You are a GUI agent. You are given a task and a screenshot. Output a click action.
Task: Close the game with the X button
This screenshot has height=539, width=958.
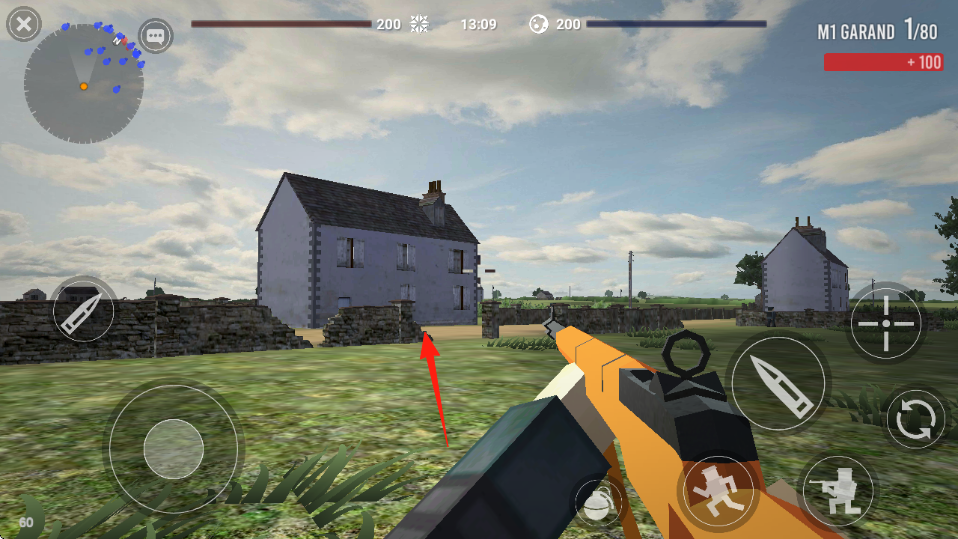(x=24, y=23)
